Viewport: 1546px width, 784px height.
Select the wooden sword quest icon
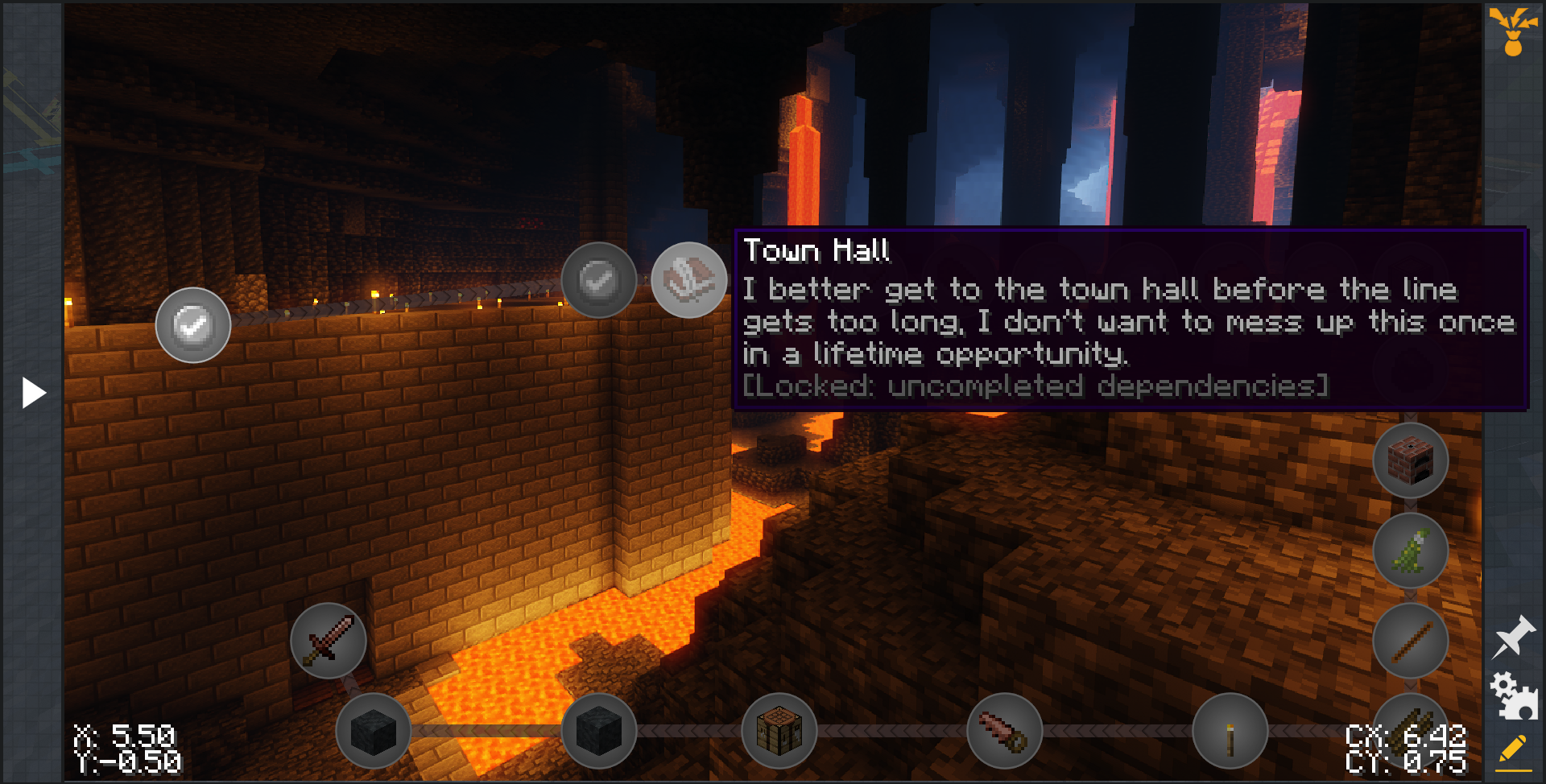coord(327,641)
